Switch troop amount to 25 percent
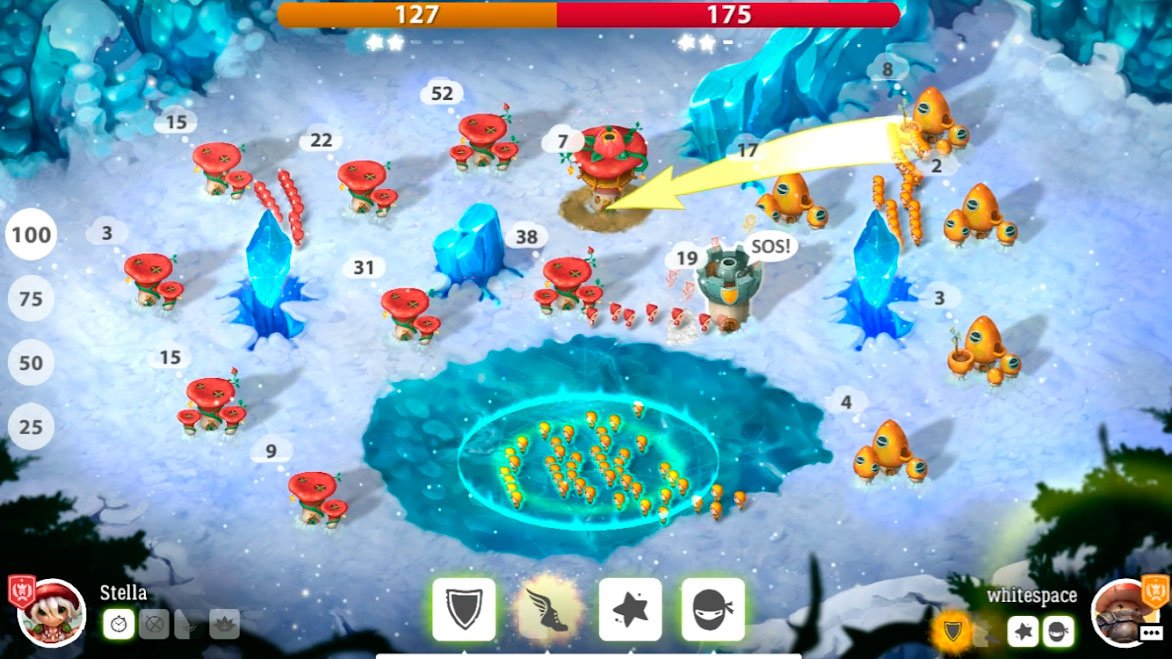The image size is (1172, 659). [x=31, y=427]
